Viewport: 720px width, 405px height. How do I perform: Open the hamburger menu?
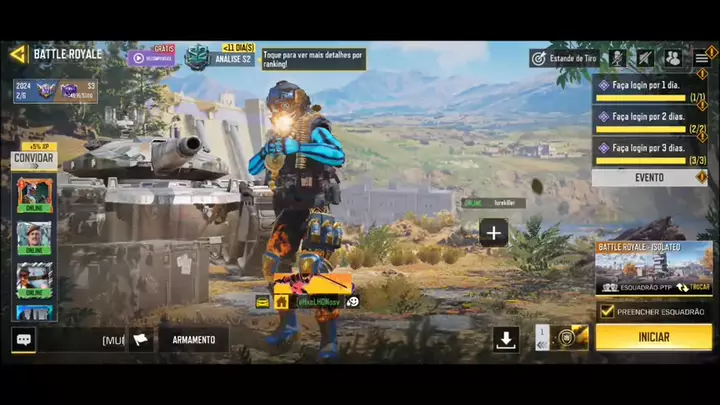click(701, 58)
